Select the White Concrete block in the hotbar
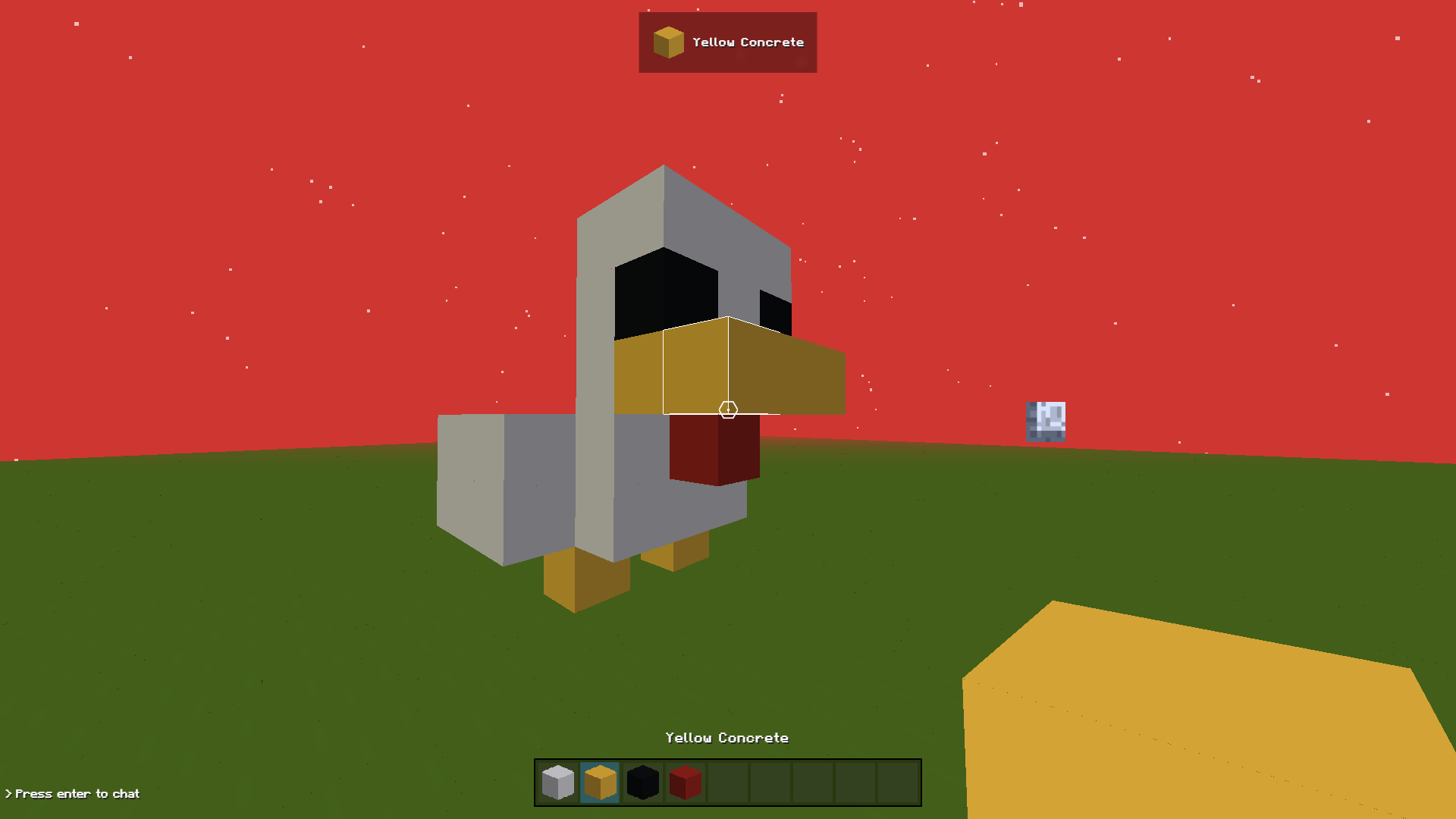 [x=557, y=782]
